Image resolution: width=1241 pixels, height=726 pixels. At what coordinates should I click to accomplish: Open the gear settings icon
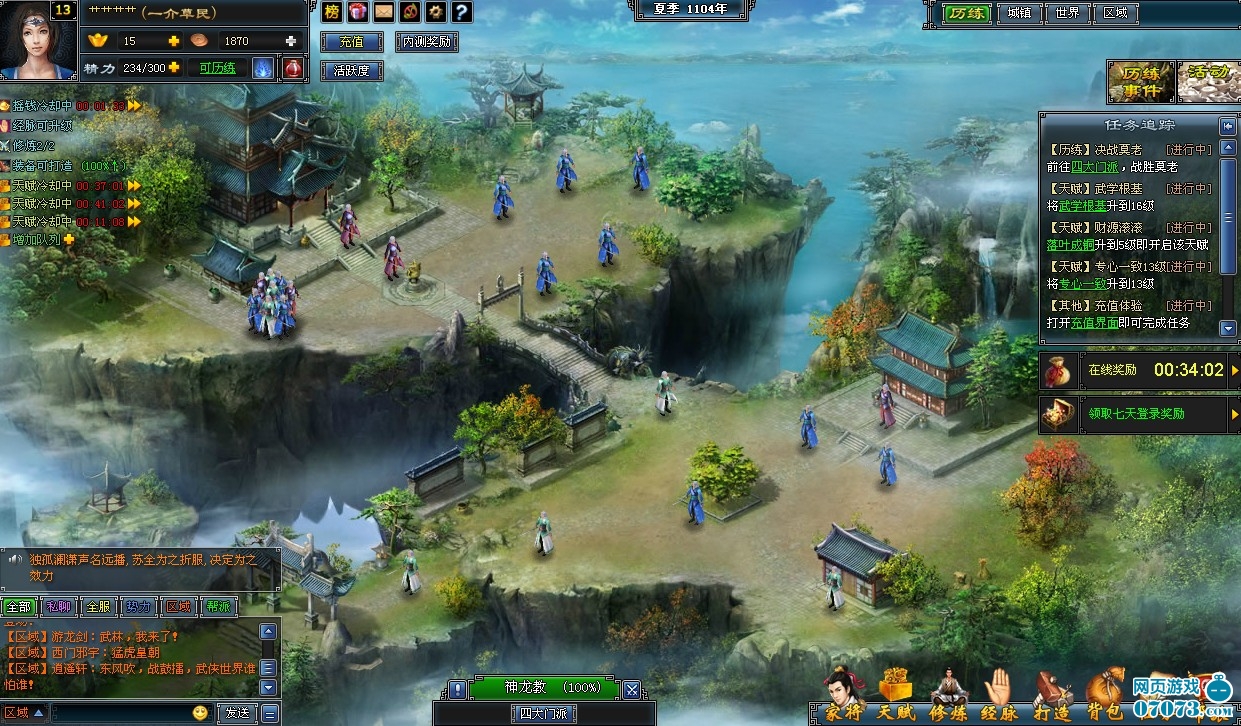435,12
